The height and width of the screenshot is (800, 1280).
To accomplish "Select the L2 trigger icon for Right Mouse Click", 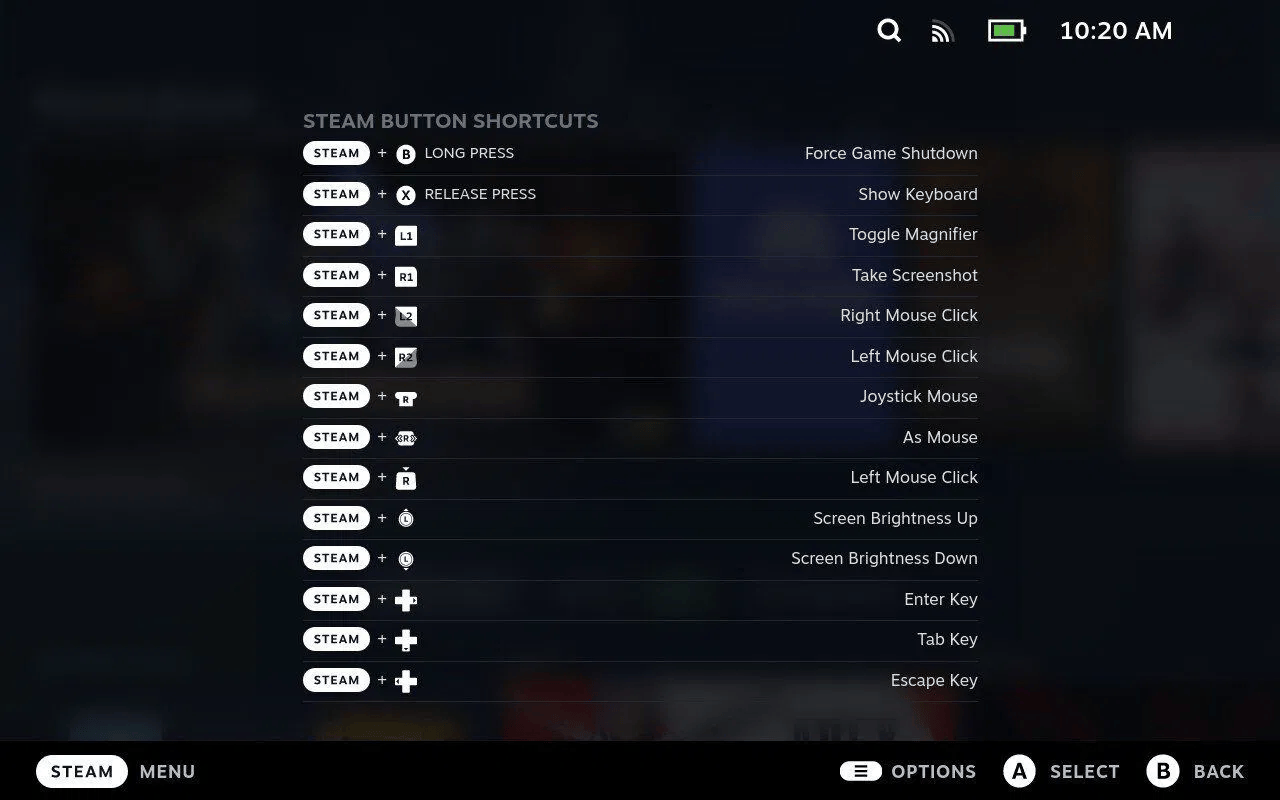I will (x=405, y=315).
